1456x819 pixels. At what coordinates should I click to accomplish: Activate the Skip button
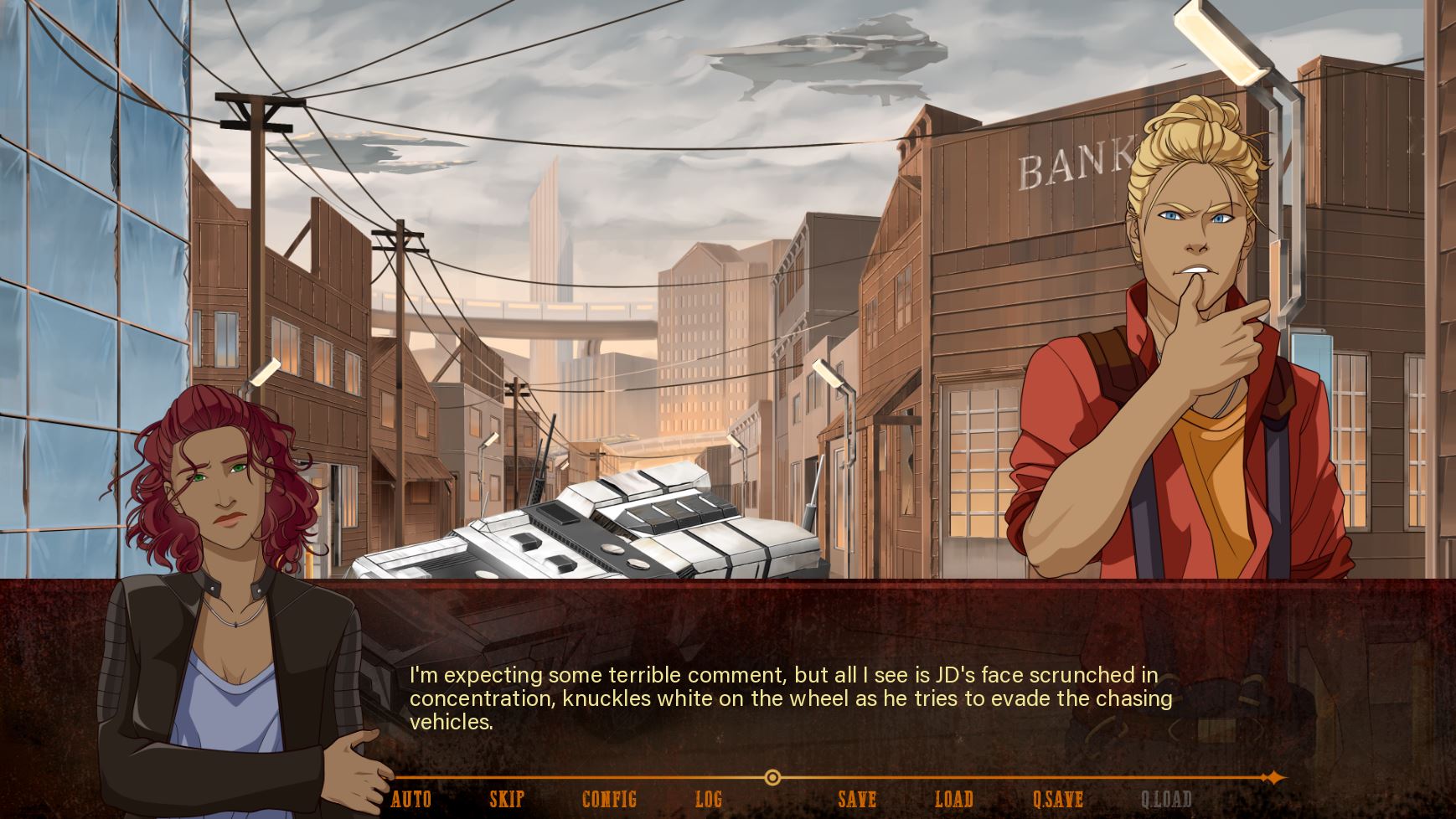[x=507, y=799]
